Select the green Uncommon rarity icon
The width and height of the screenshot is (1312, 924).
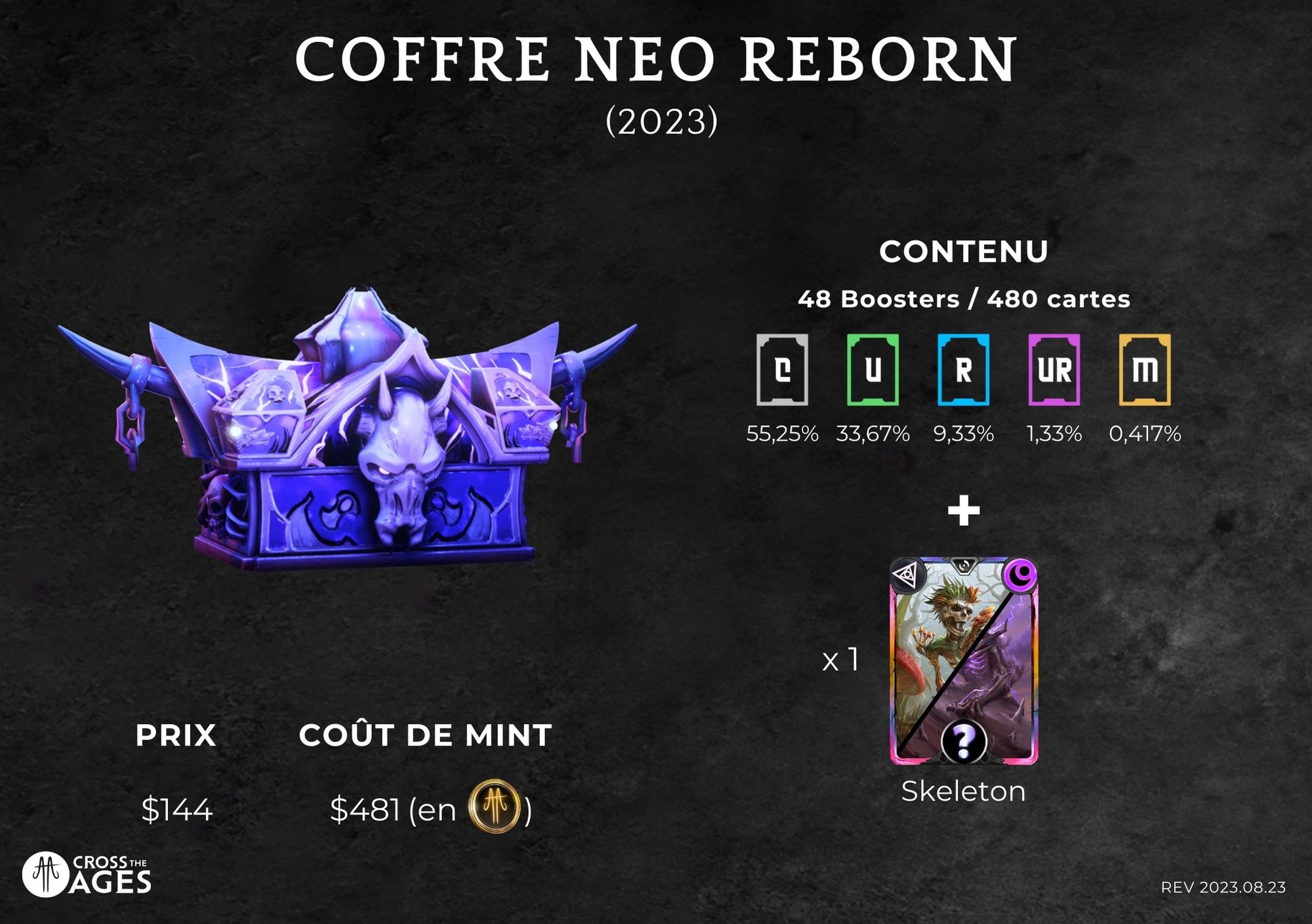click(x=872, y=370)
